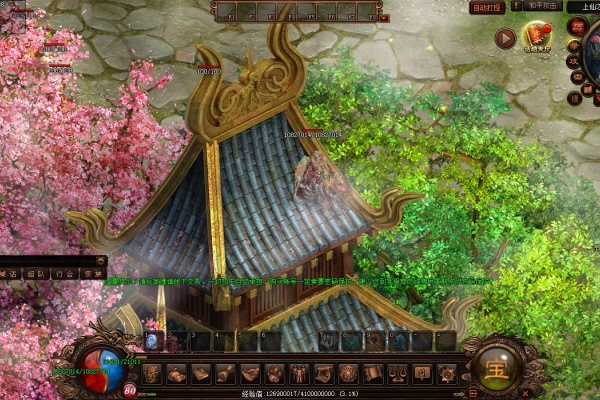Switch to the 宗族 clan chat tab
Image resolution: width=600 pixels, height=400 pixels.
pyautogui.click(x=92, y=273)
